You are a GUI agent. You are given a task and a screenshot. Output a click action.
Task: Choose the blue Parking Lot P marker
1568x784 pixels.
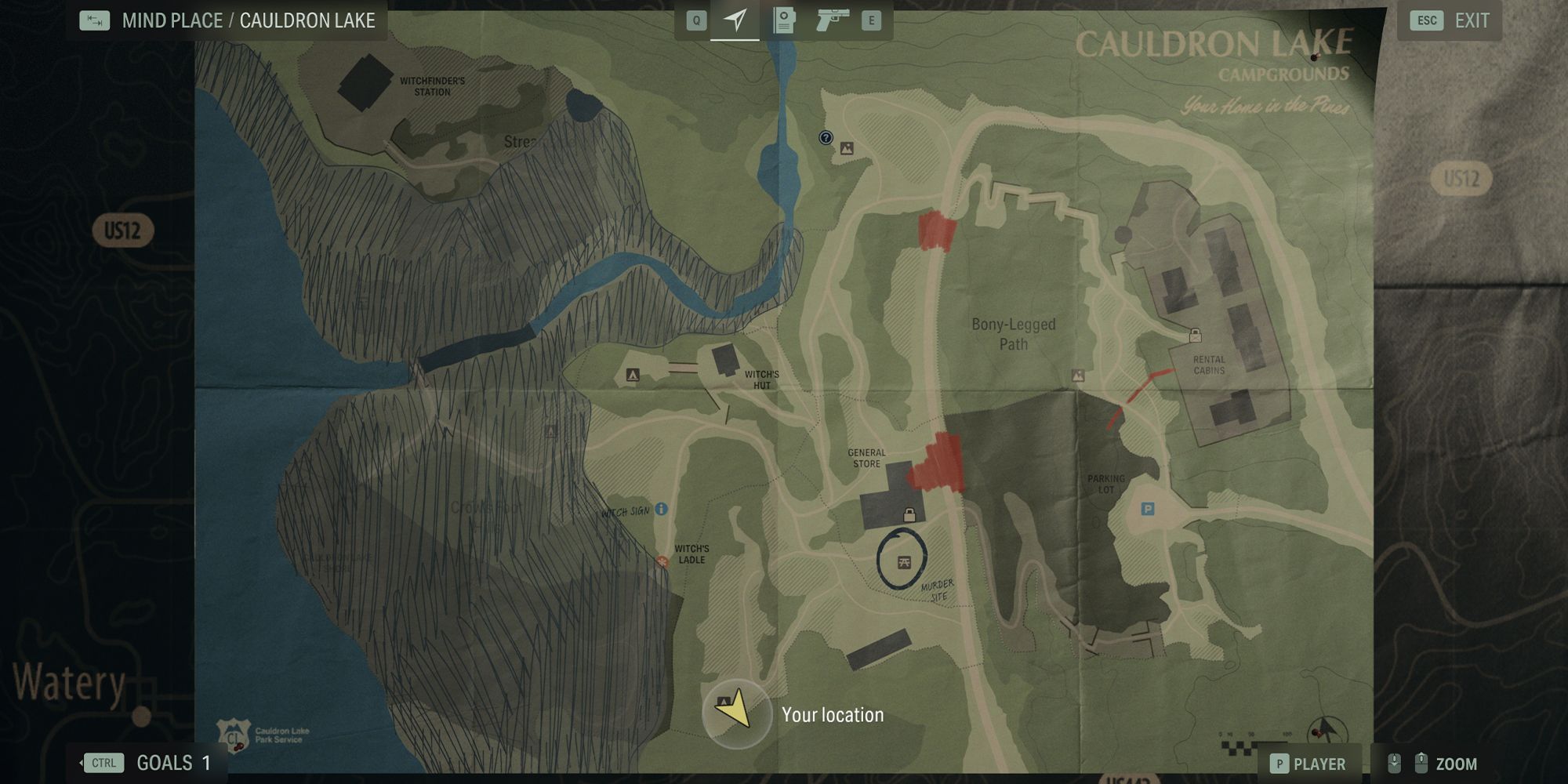[x=1147, y=510]
